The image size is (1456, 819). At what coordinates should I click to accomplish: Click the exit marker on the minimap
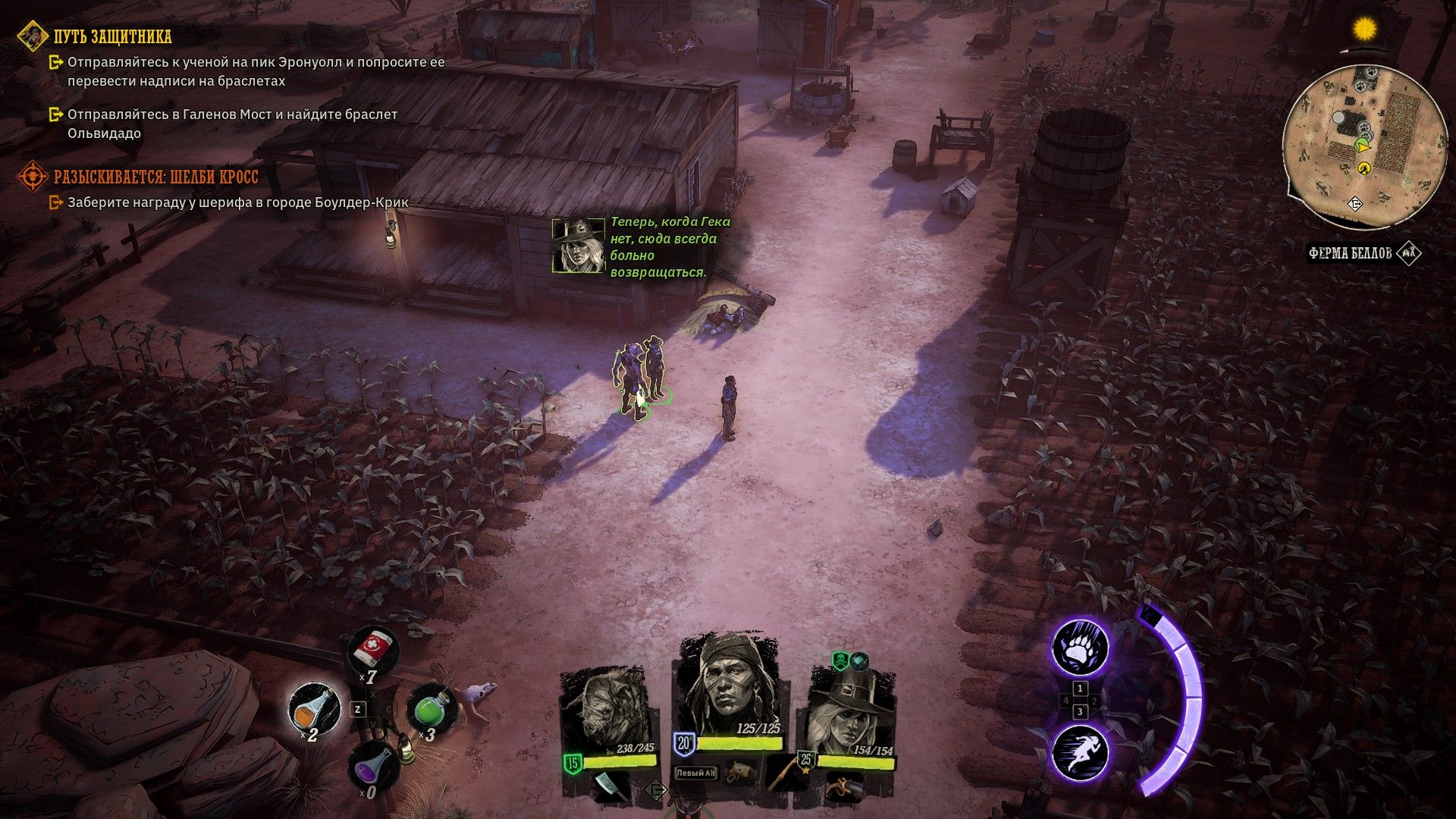1355,204
